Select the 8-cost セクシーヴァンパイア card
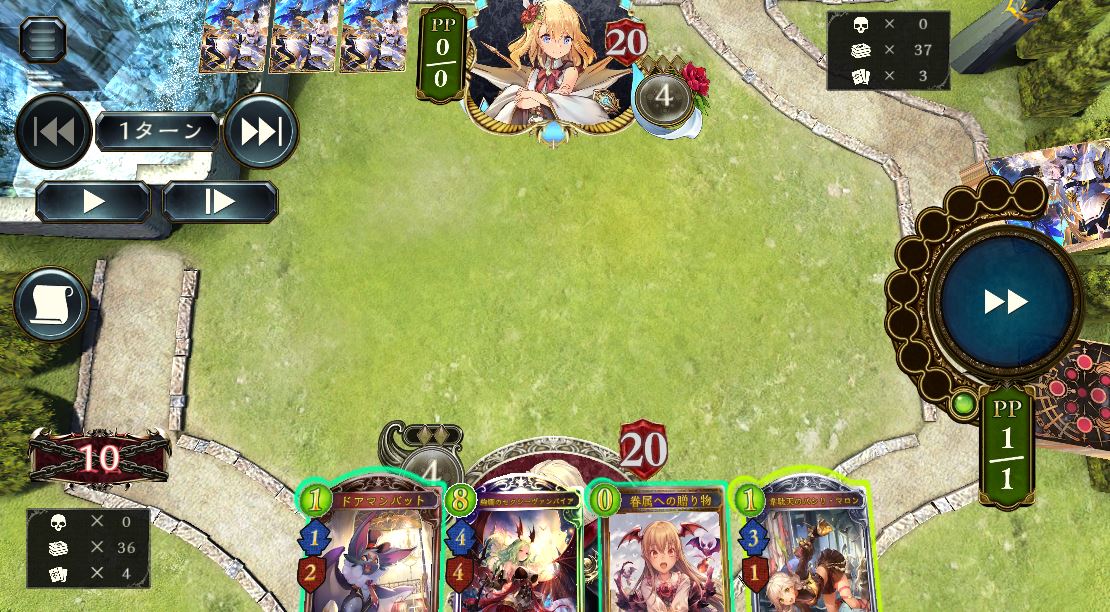This screenshot has width=1110, height=612. [x=514, y=550]
